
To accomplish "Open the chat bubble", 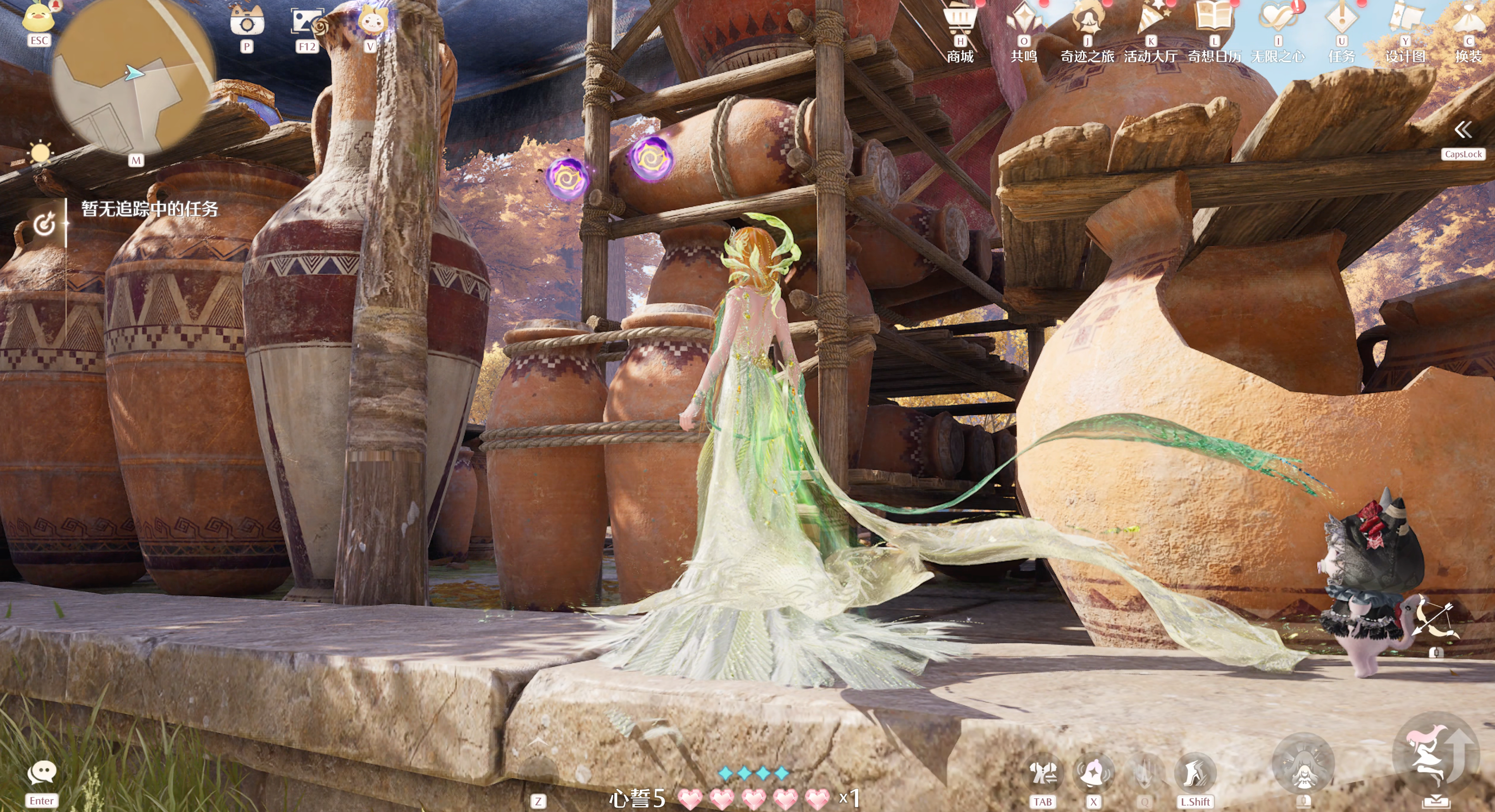I will click(x=42, y=772).
